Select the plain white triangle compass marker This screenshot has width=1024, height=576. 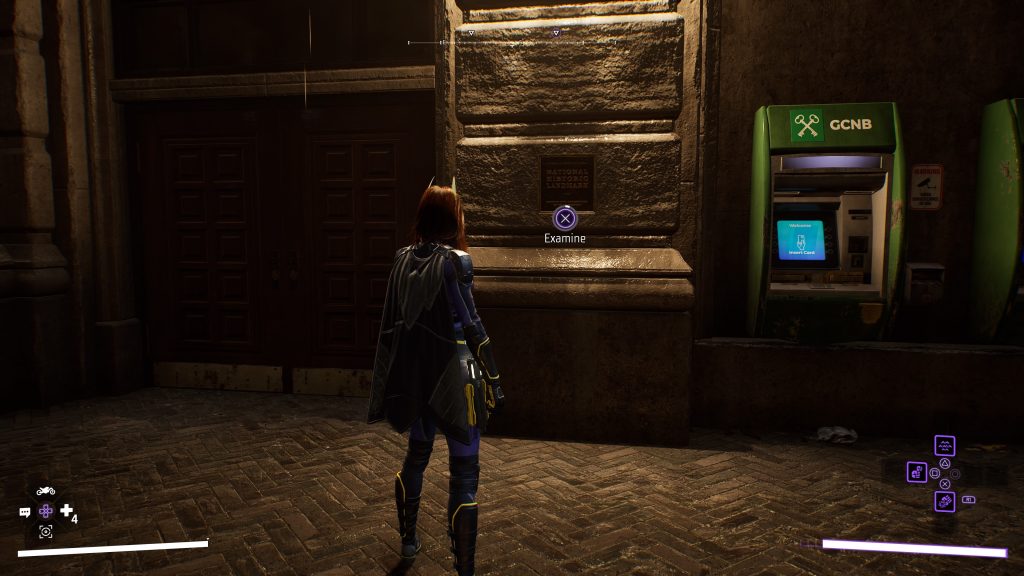(471, 32)
